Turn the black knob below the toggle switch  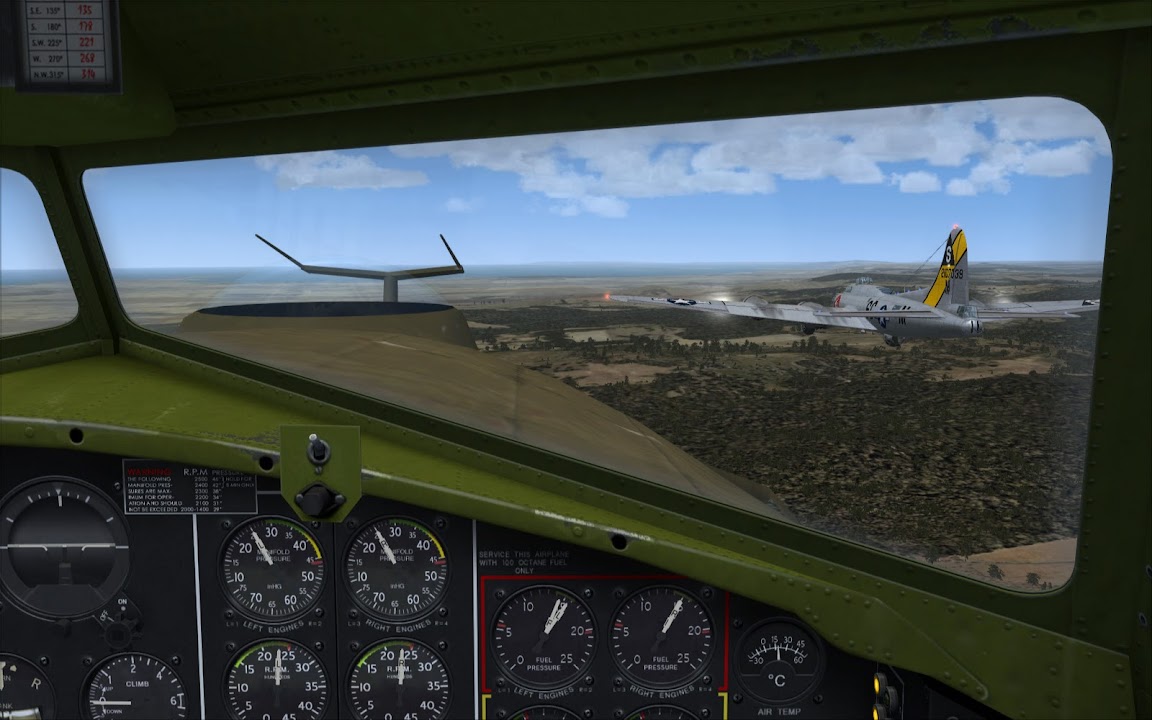(319, 498)
